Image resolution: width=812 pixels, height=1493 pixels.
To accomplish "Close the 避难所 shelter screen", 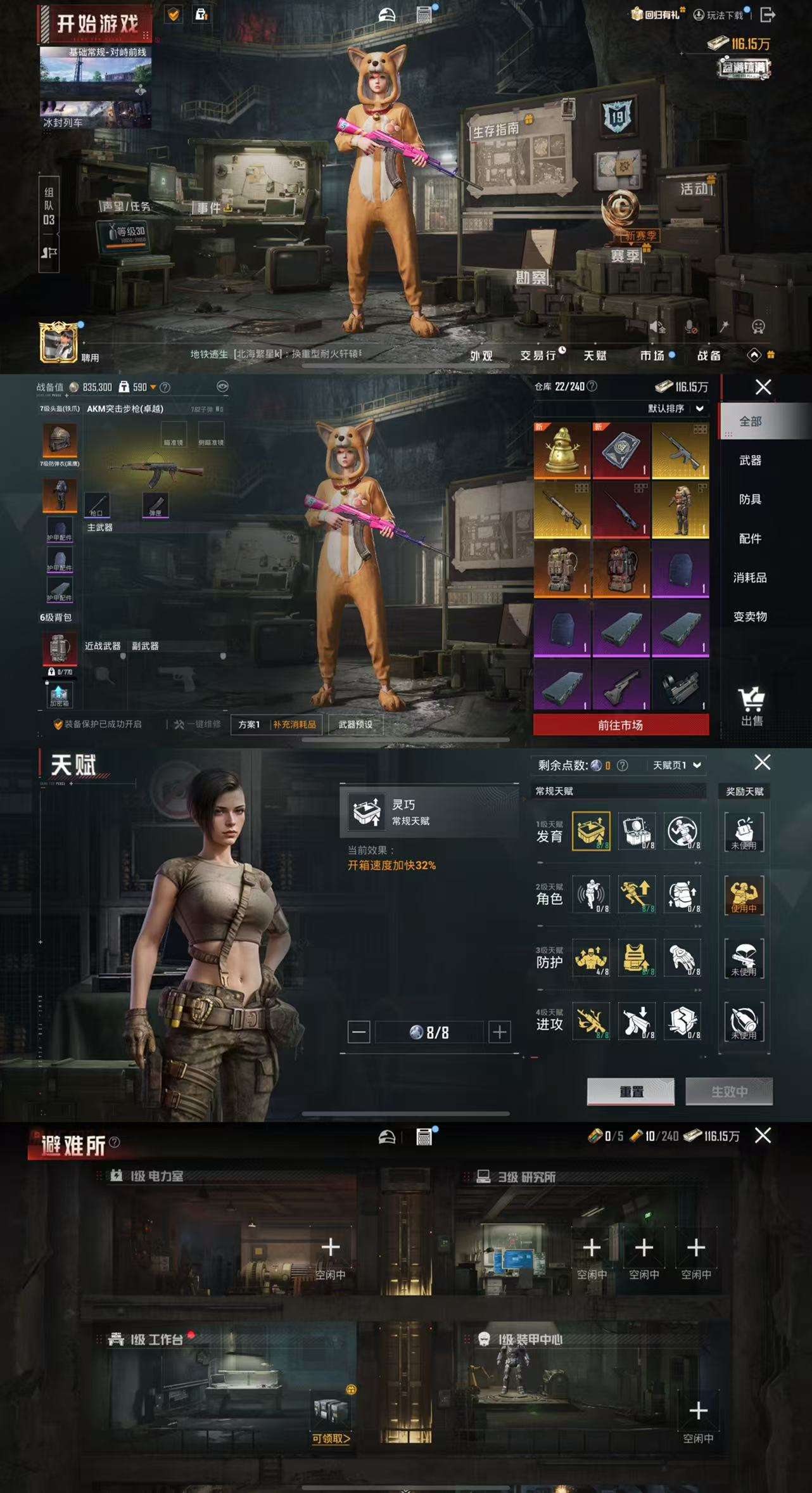I will [x=763, y=1136].
